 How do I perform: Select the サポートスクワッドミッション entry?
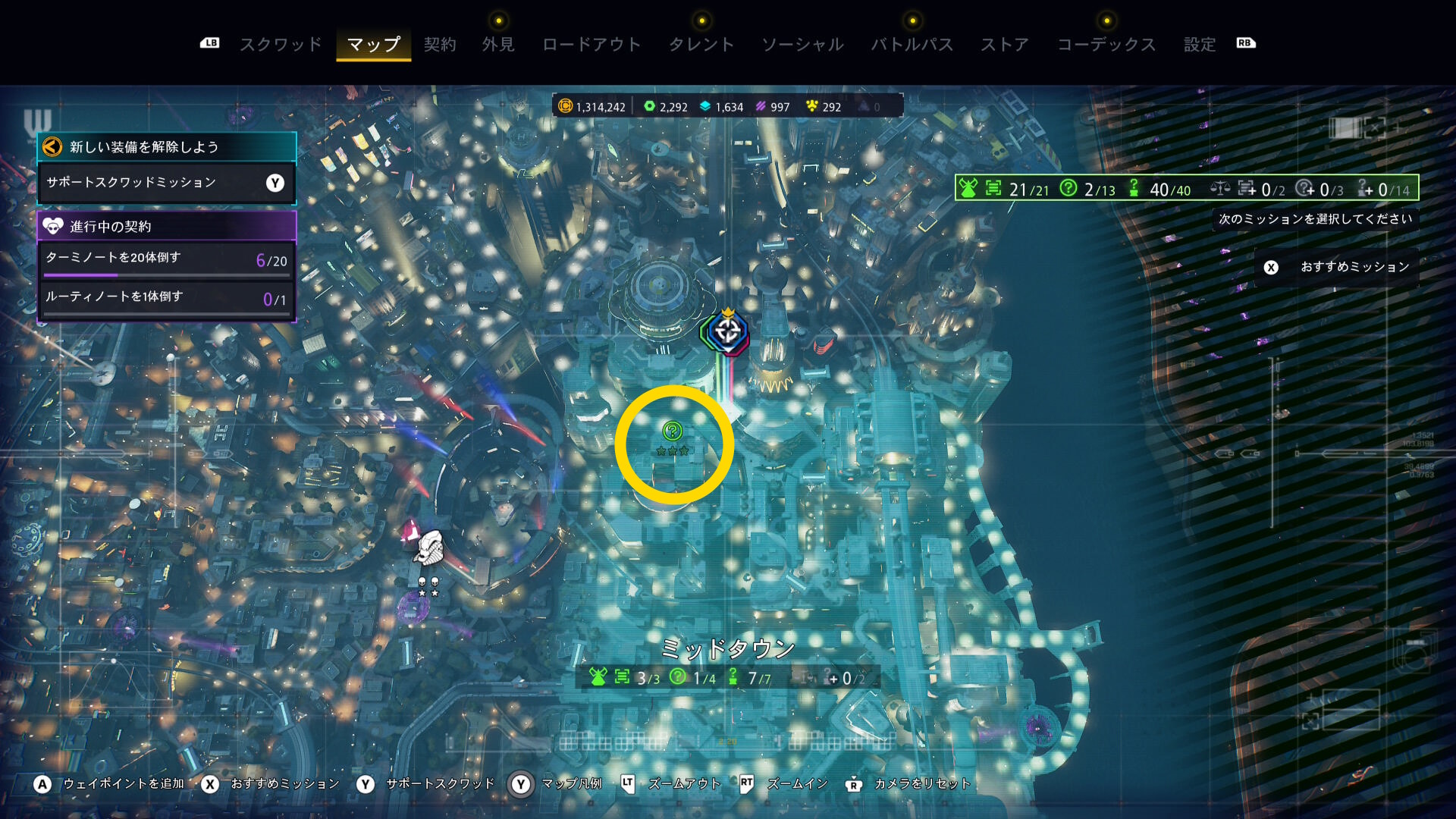[166, 183]
